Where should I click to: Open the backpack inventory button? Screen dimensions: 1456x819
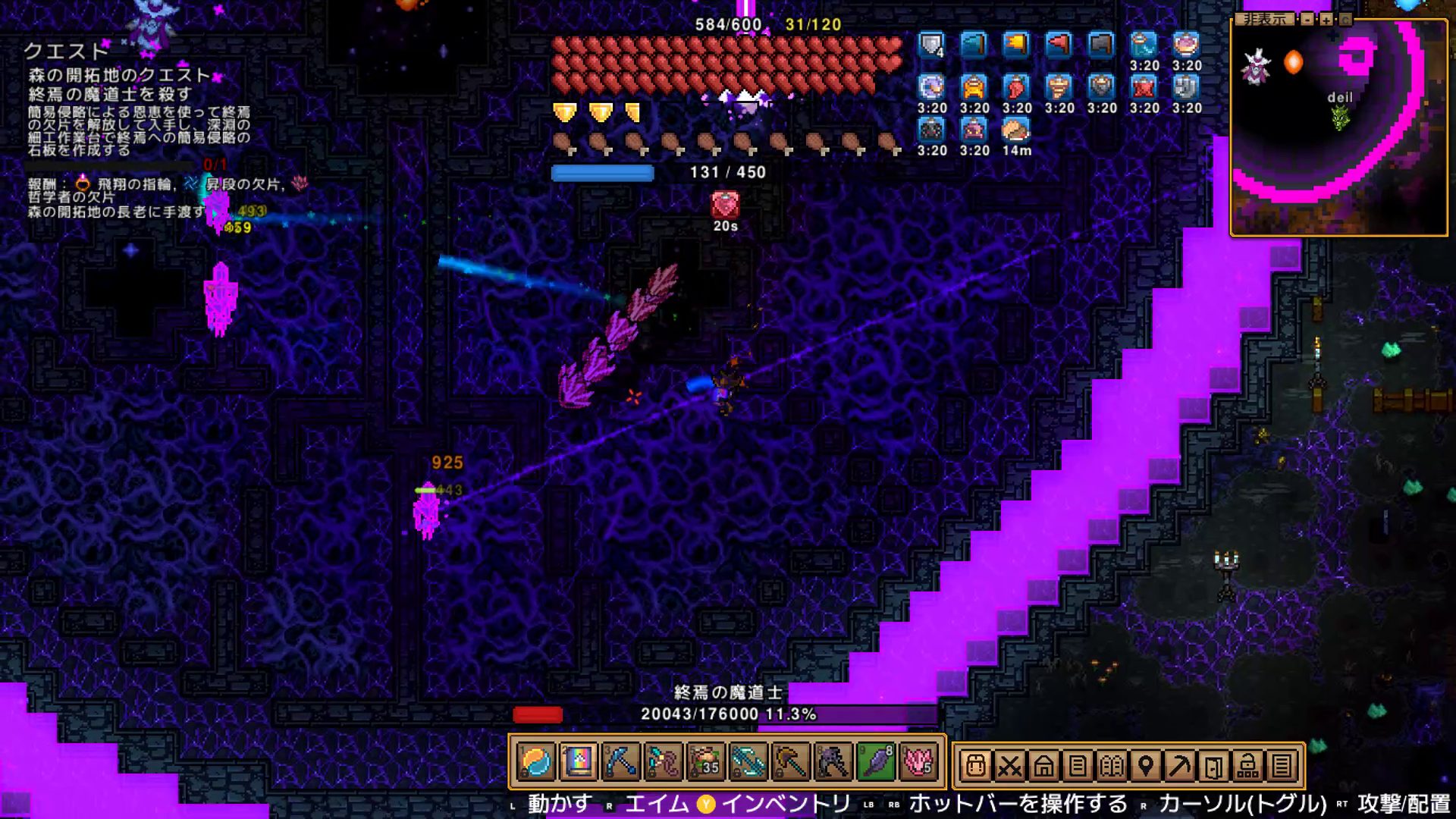click(x=976, y=767)
